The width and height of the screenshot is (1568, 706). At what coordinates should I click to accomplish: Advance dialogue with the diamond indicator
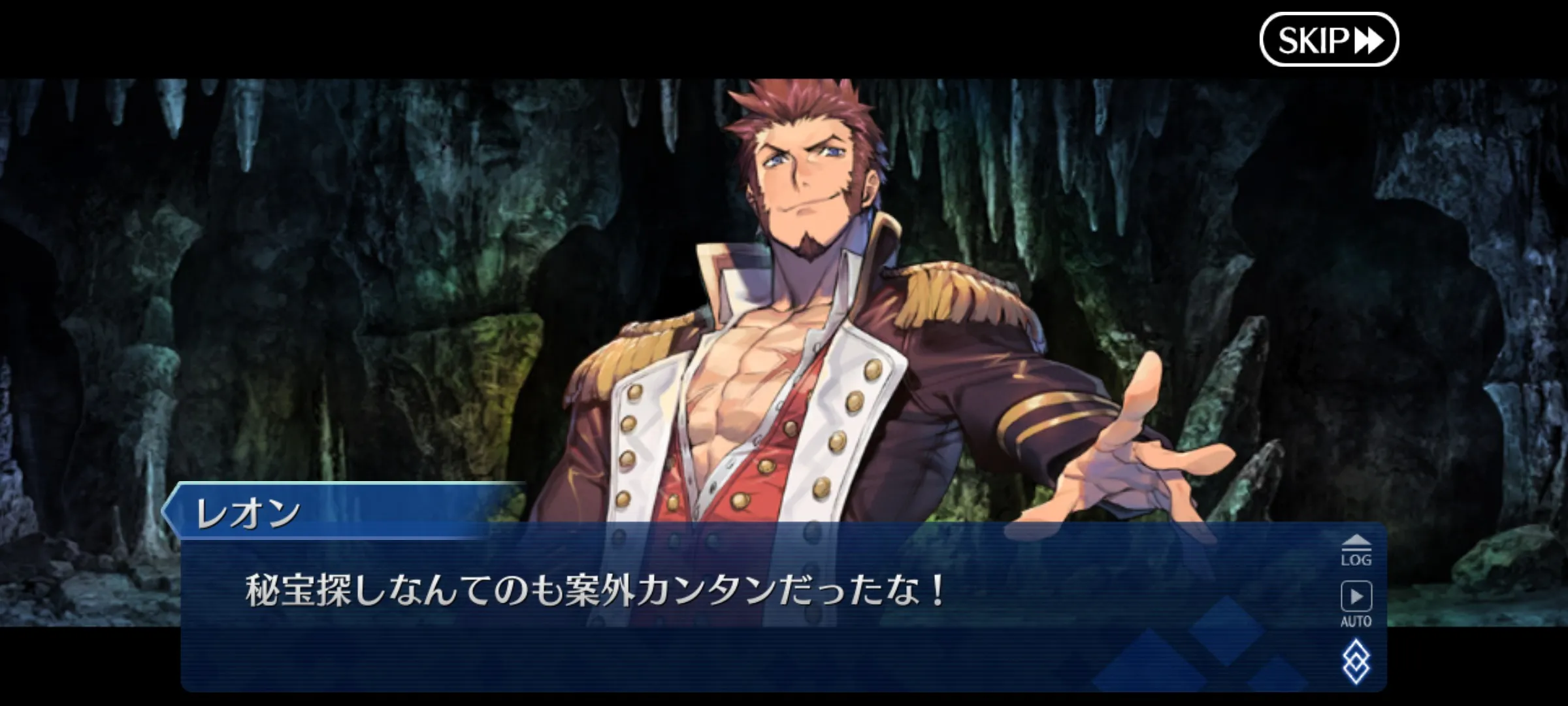[x=1356, y=662]
